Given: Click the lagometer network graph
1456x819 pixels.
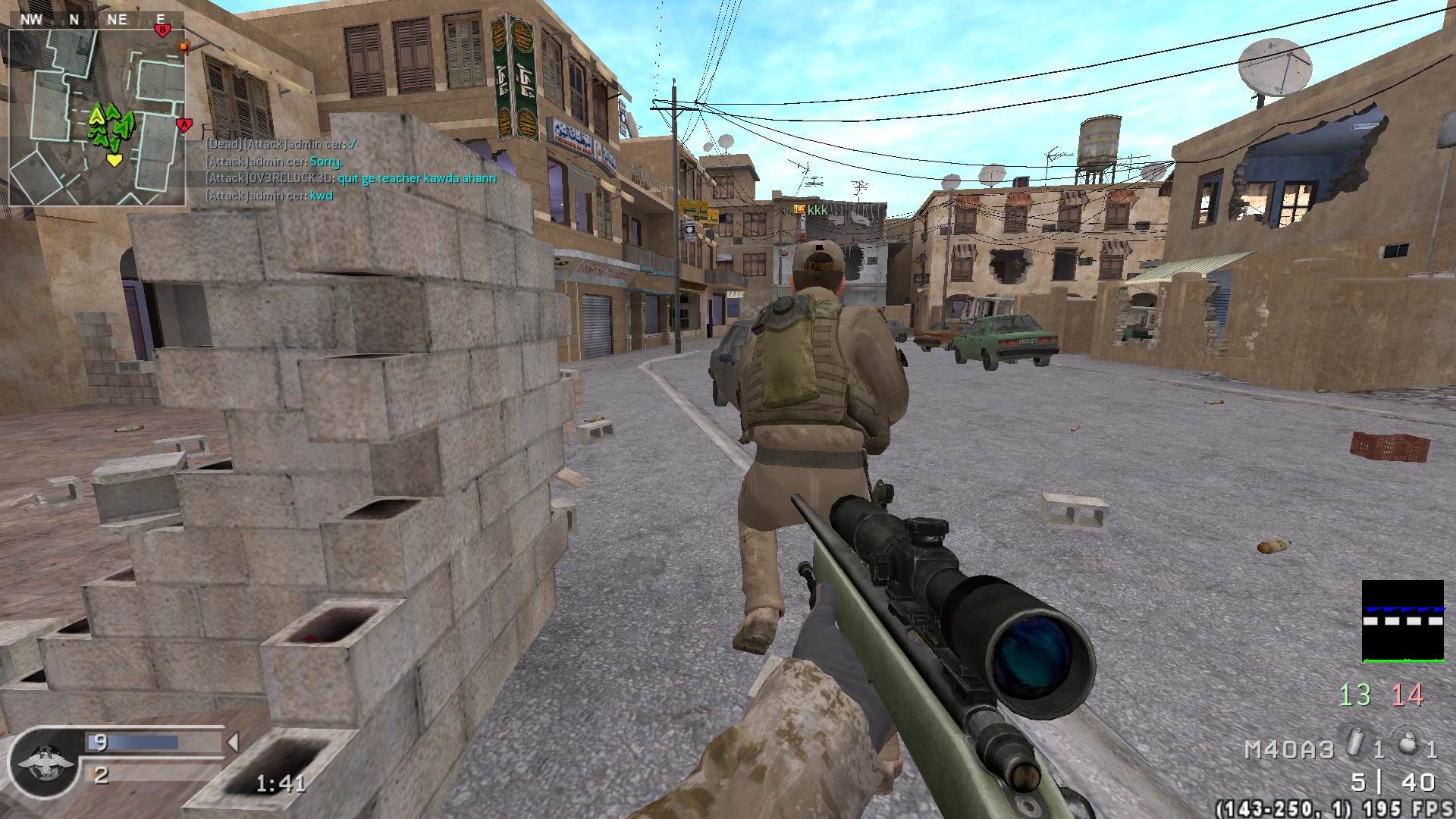Looking at the screenshot, I should [x=1402, y=621].
